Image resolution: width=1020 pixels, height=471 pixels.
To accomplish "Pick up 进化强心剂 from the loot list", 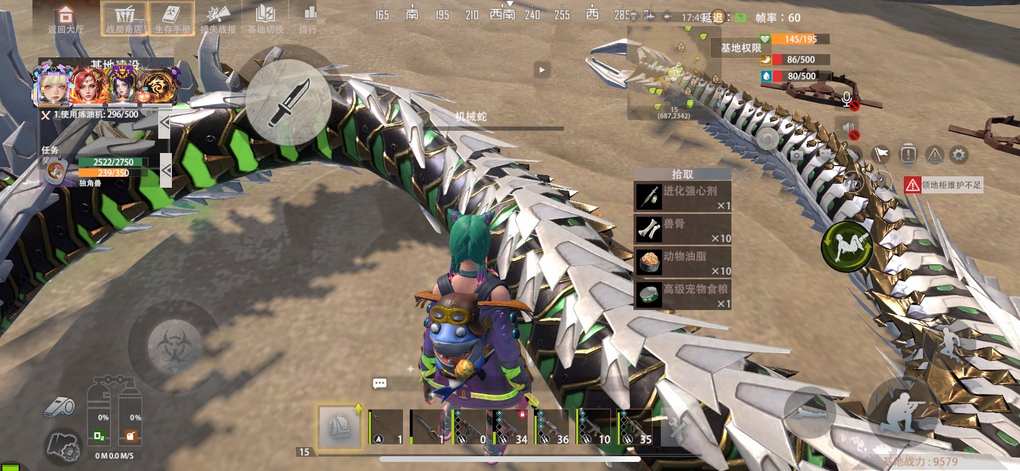I will coord(683,197).
